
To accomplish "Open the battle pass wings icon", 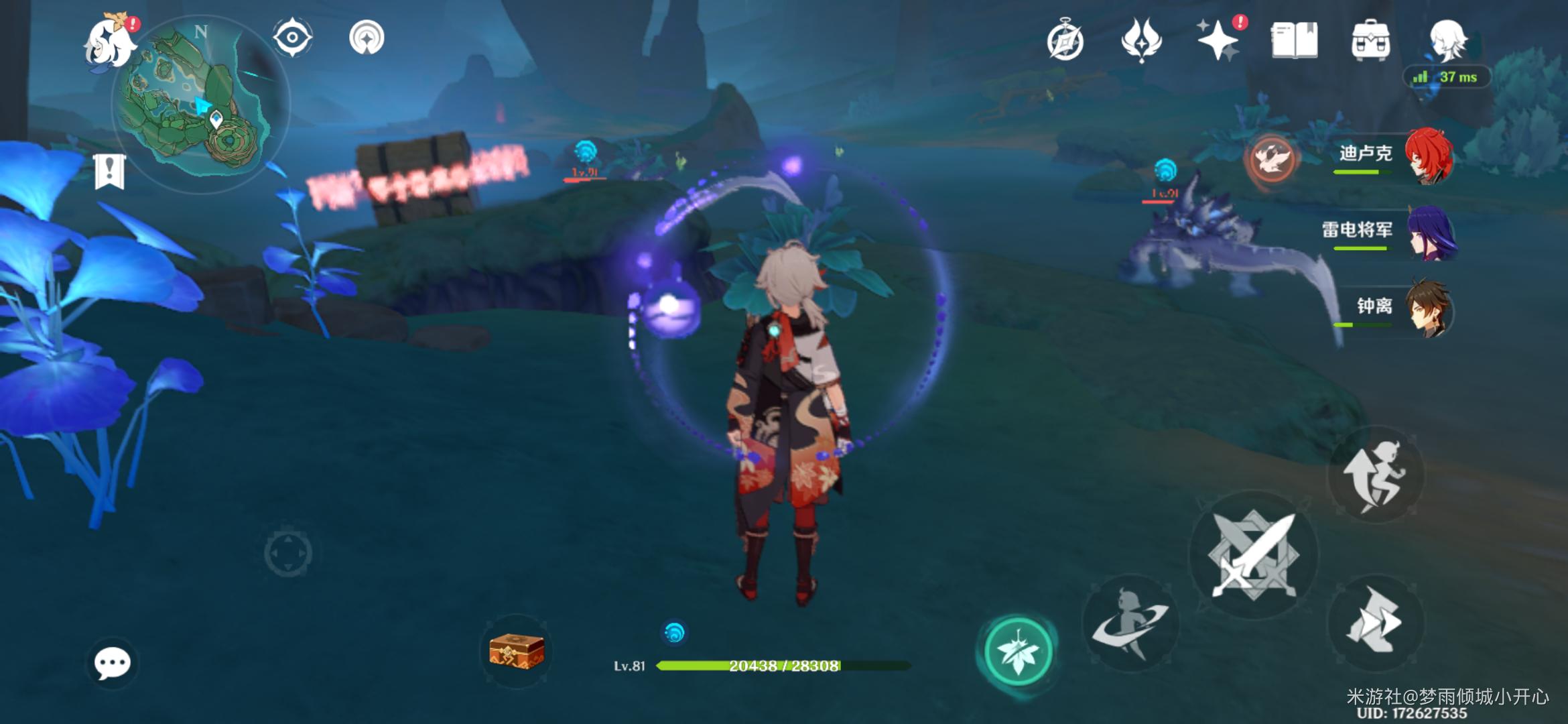I will click(x=1141, y=40).
